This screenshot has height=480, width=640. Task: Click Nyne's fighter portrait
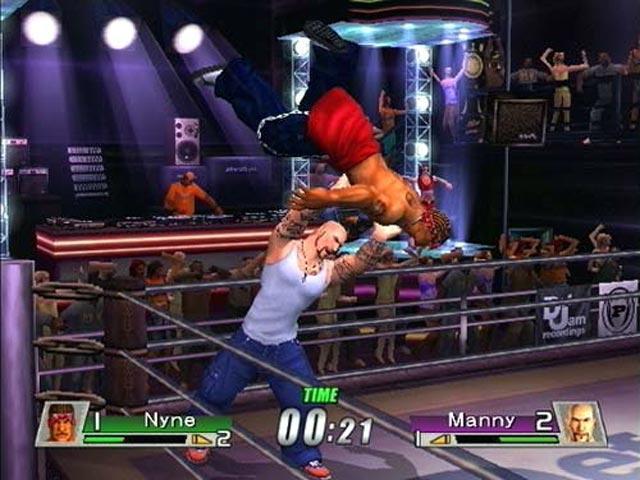click(62, 424)
